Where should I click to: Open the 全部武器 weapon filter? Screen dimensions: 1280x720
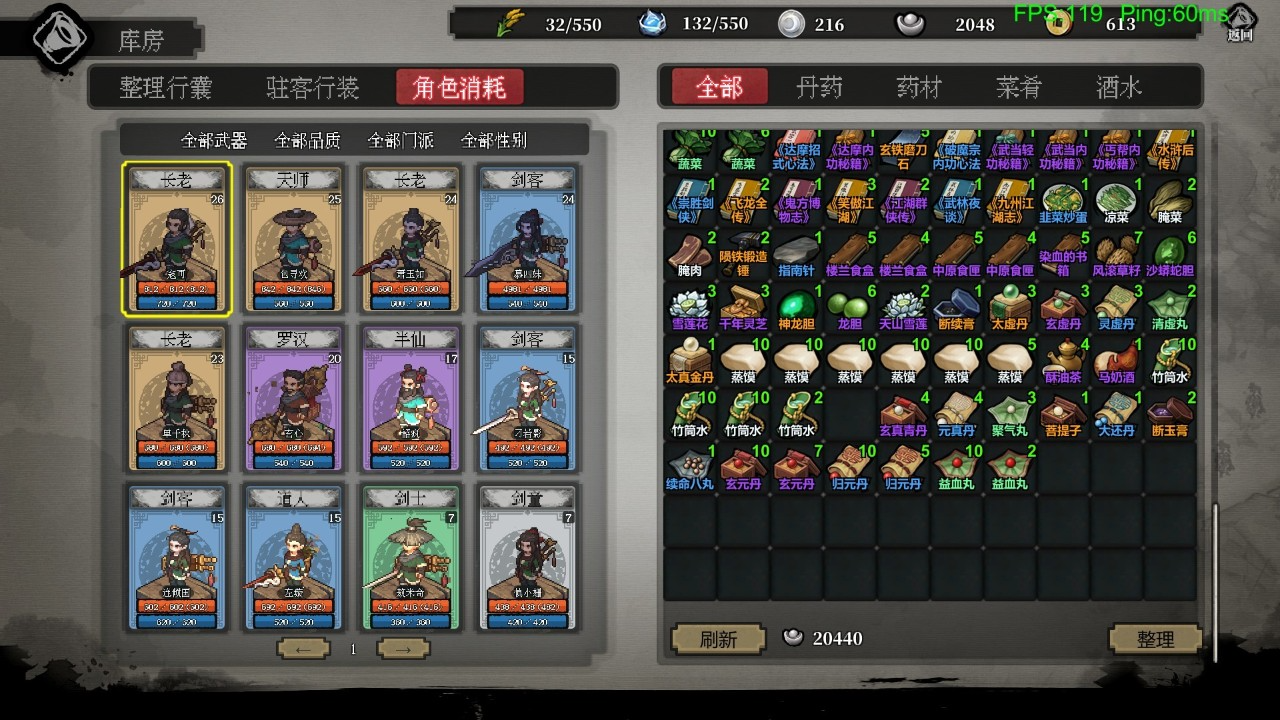[214, 140]
